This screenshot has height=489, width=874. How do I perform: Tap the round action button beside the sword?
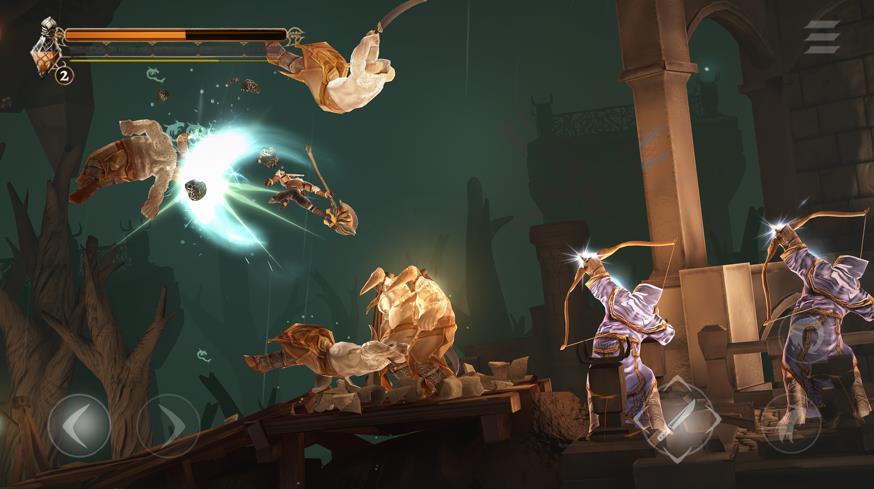point(791,422)
